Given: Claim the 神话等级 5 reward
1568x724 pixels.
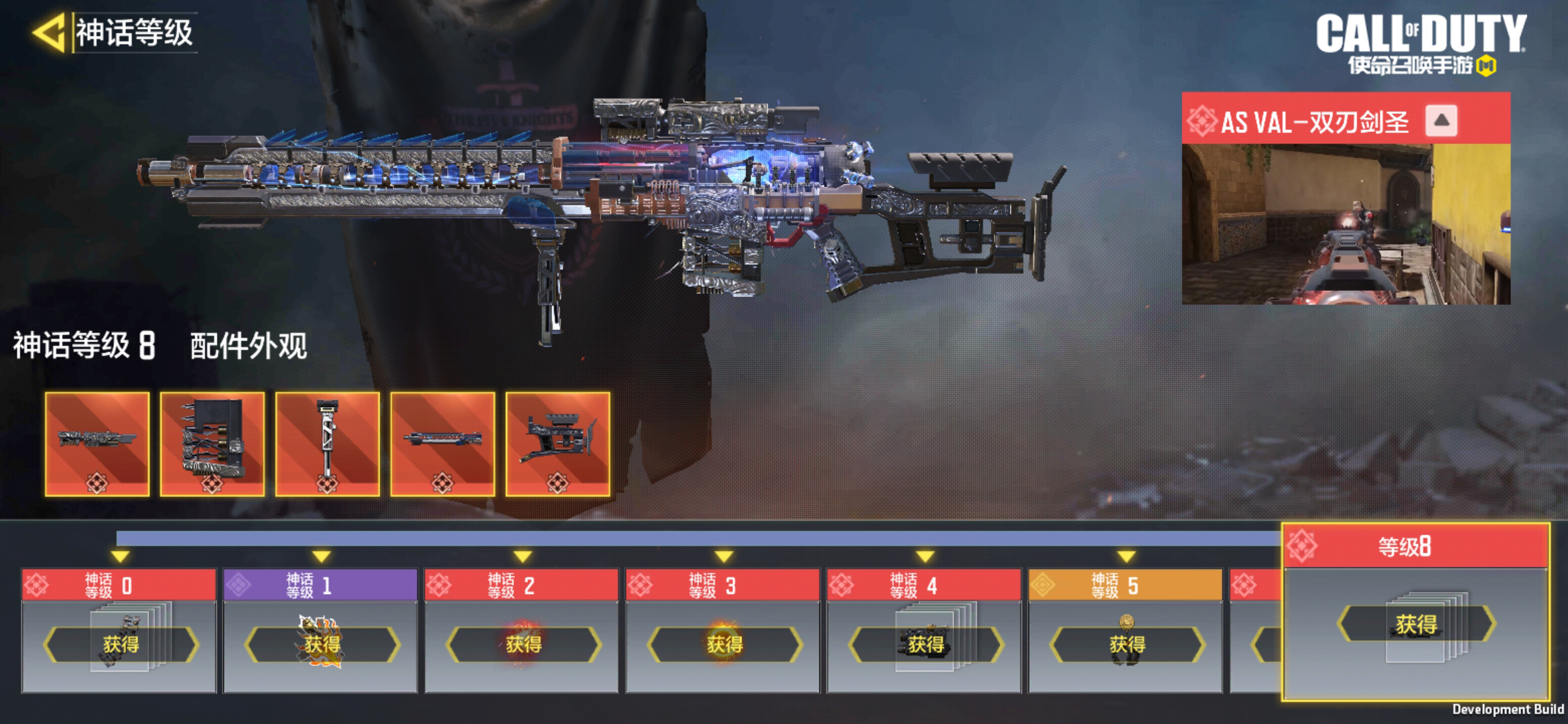Looking at the screenshot, I should 1126,644.
